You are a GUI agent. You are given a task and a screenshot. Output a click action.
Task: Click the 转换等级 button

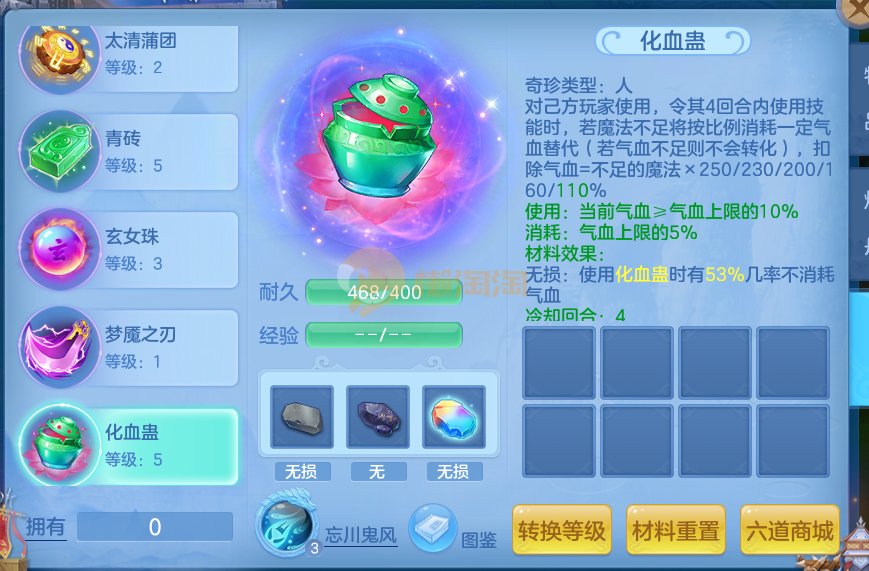pos(561,531)
